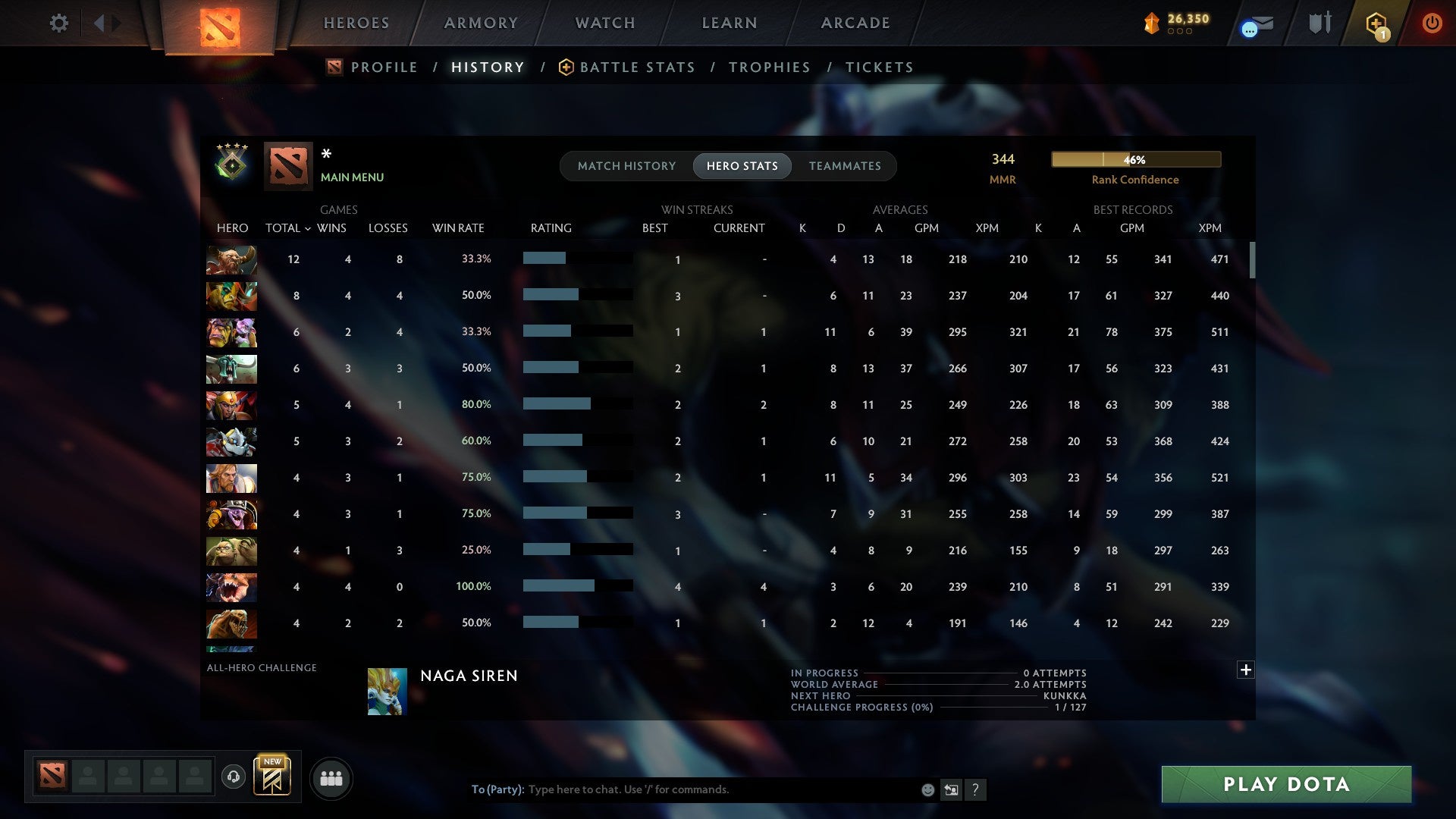Click the Rank Confidence progress bar
The image size is (1456, 819).
(1135, 159)
